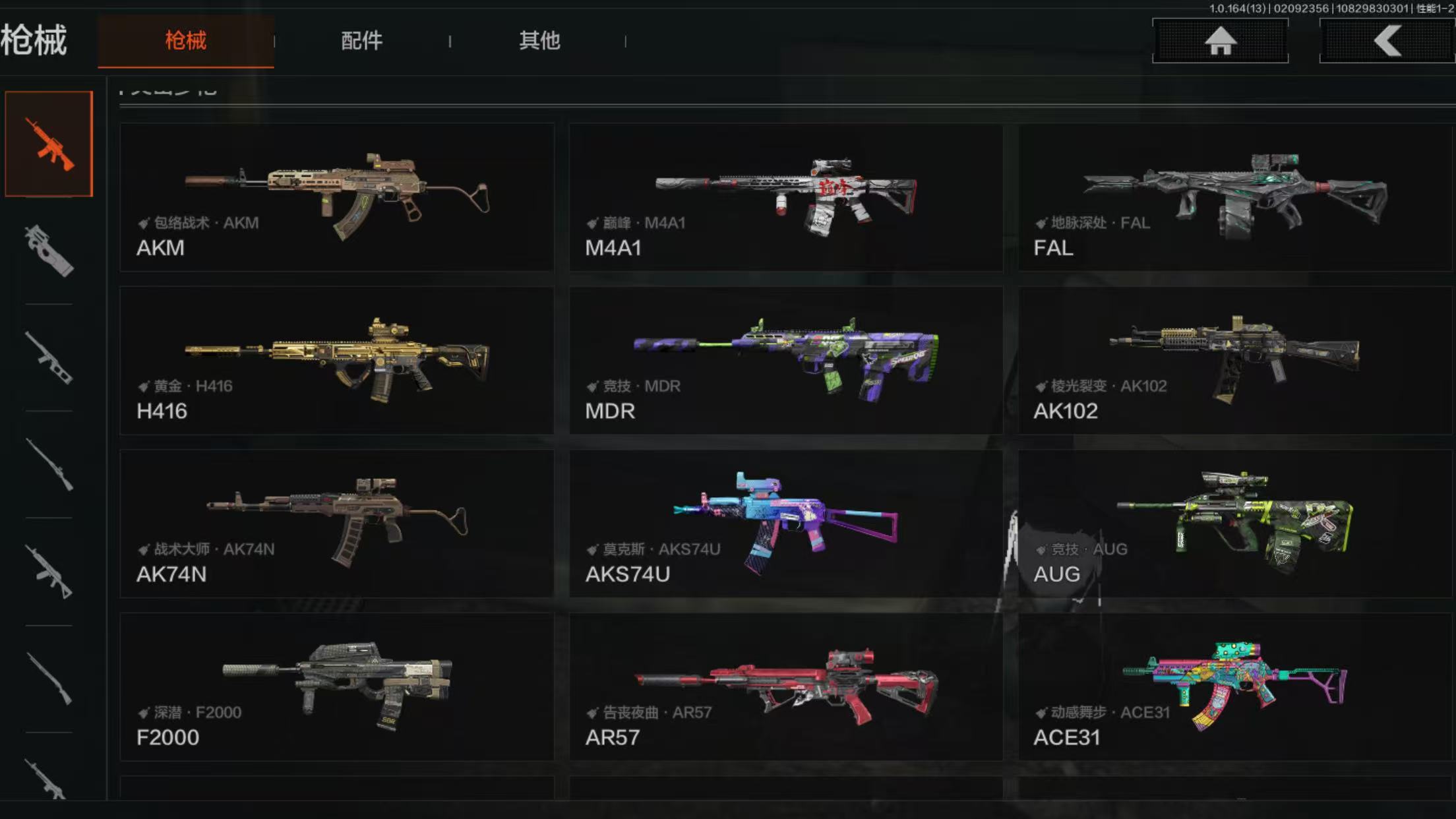Switch to the 枪械 tab
Viewport: 1456px width, 819px height.
185,41
